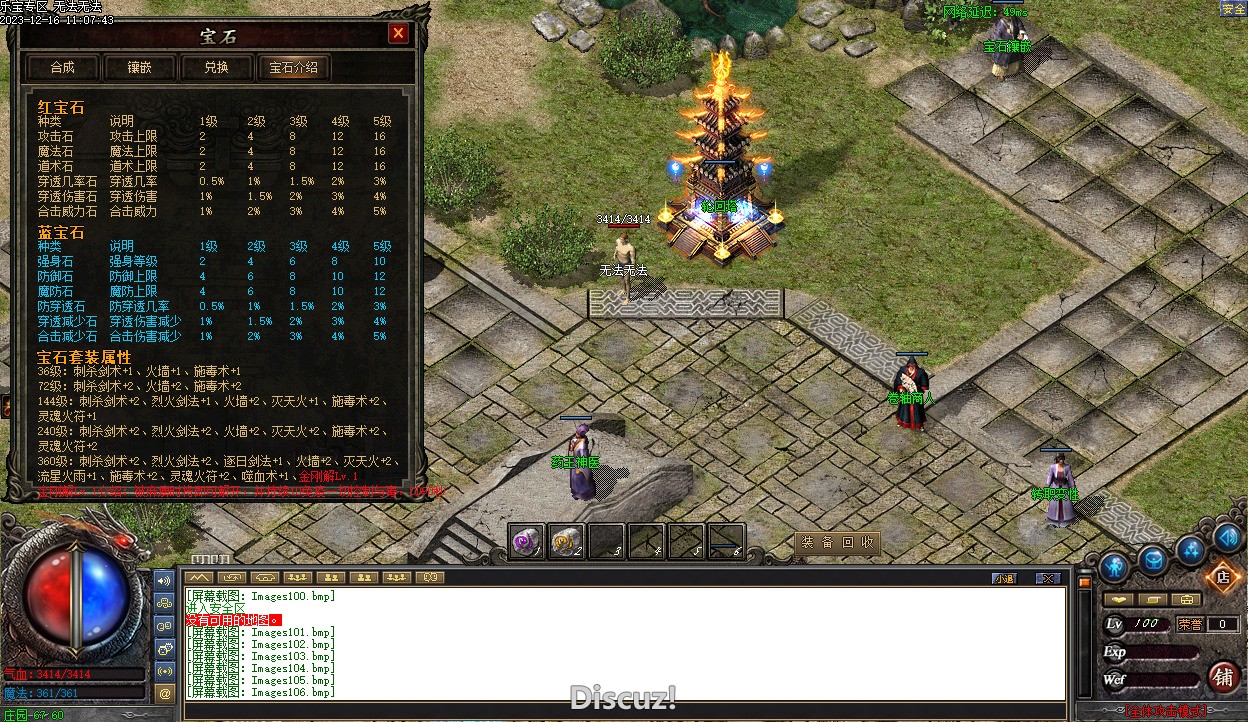Use the orange scroll in hotbar slot 2
Screen dimensions: 1248x722
point(566,541)
